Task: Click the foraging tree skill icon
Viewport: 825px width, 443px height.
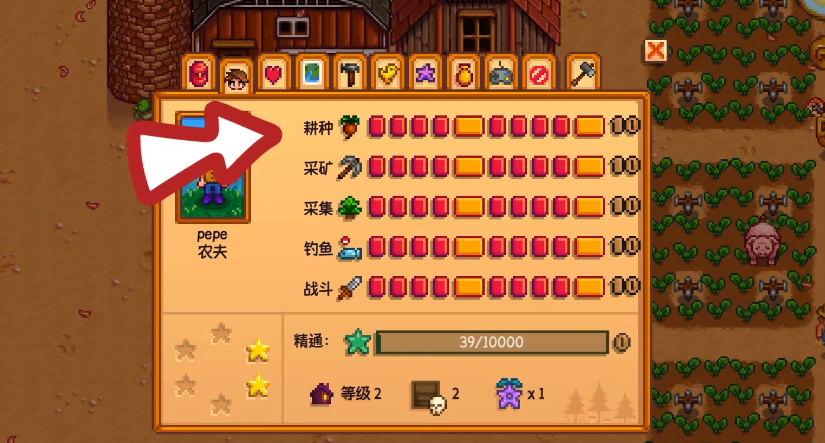Action: pos(350,207)
